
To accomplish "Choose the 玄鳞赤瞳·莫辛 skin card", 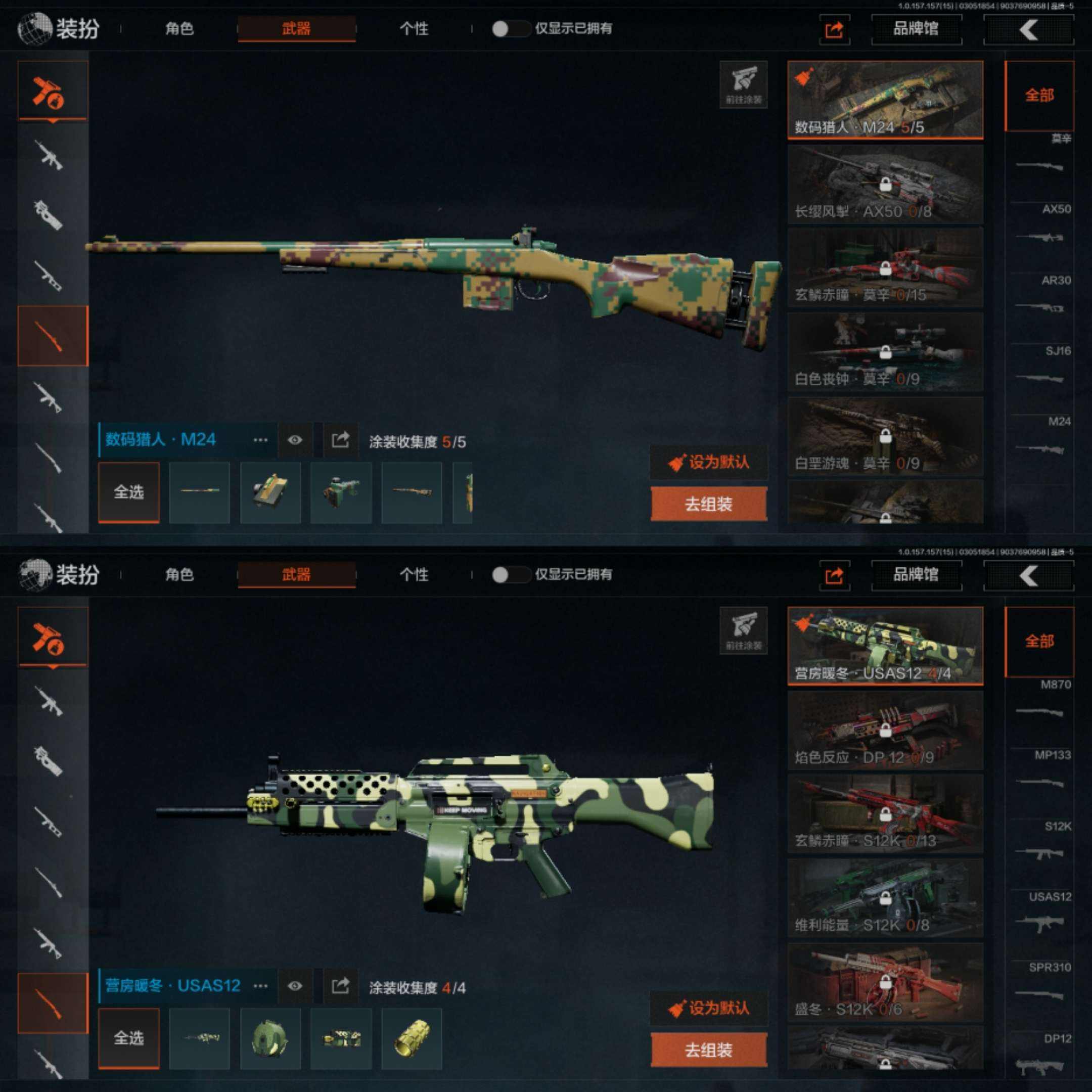I will (885, 268).
